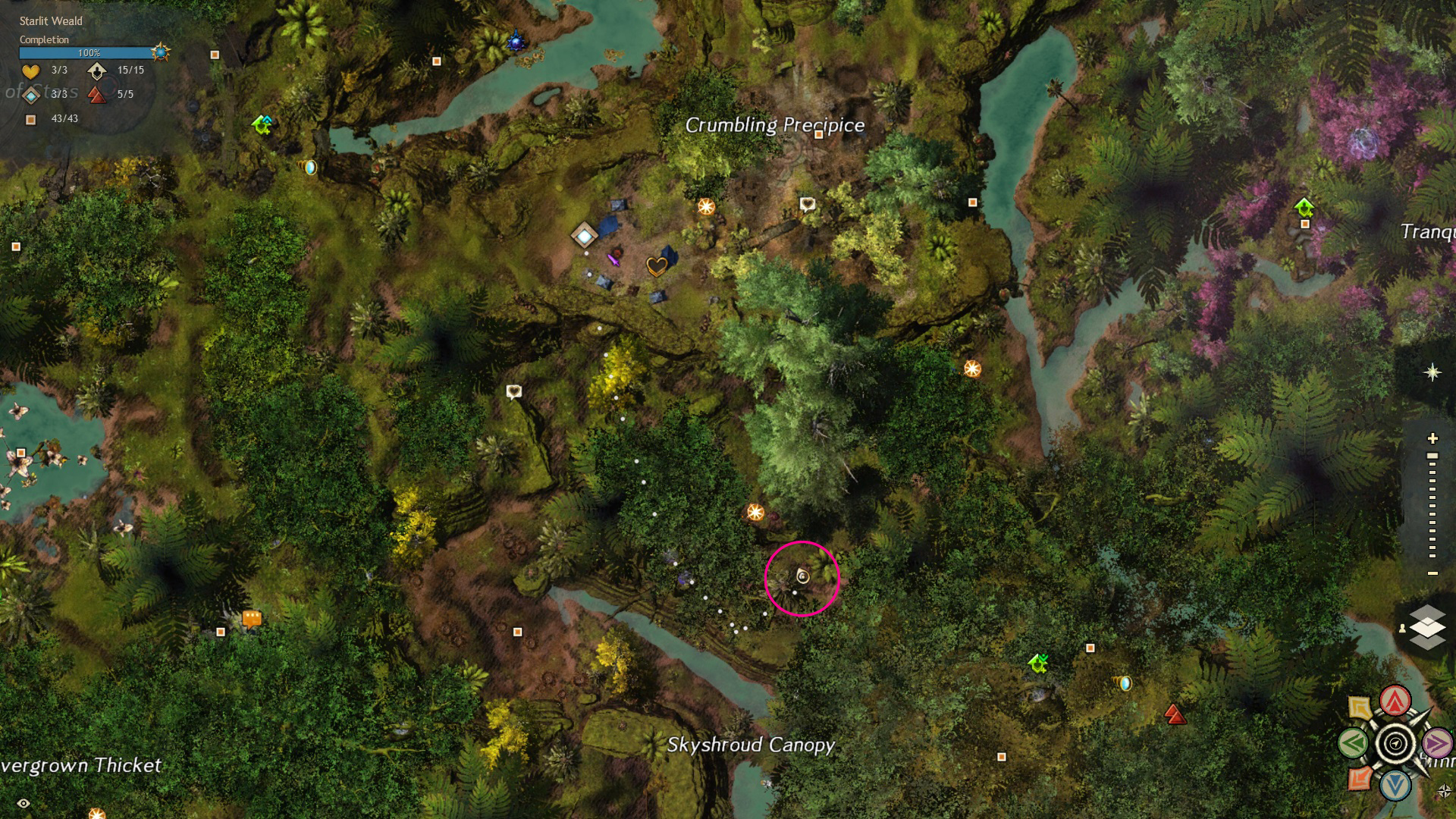Select the player position marker in pink circle
The width and height of the screenshot is (1456, 819).
point(802,577)
